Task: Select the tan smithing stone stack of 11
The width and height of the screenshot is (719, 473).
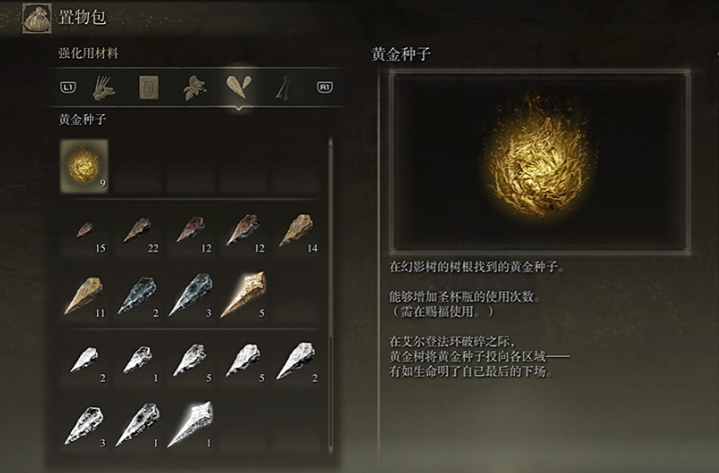Action: tap(84, 296)
